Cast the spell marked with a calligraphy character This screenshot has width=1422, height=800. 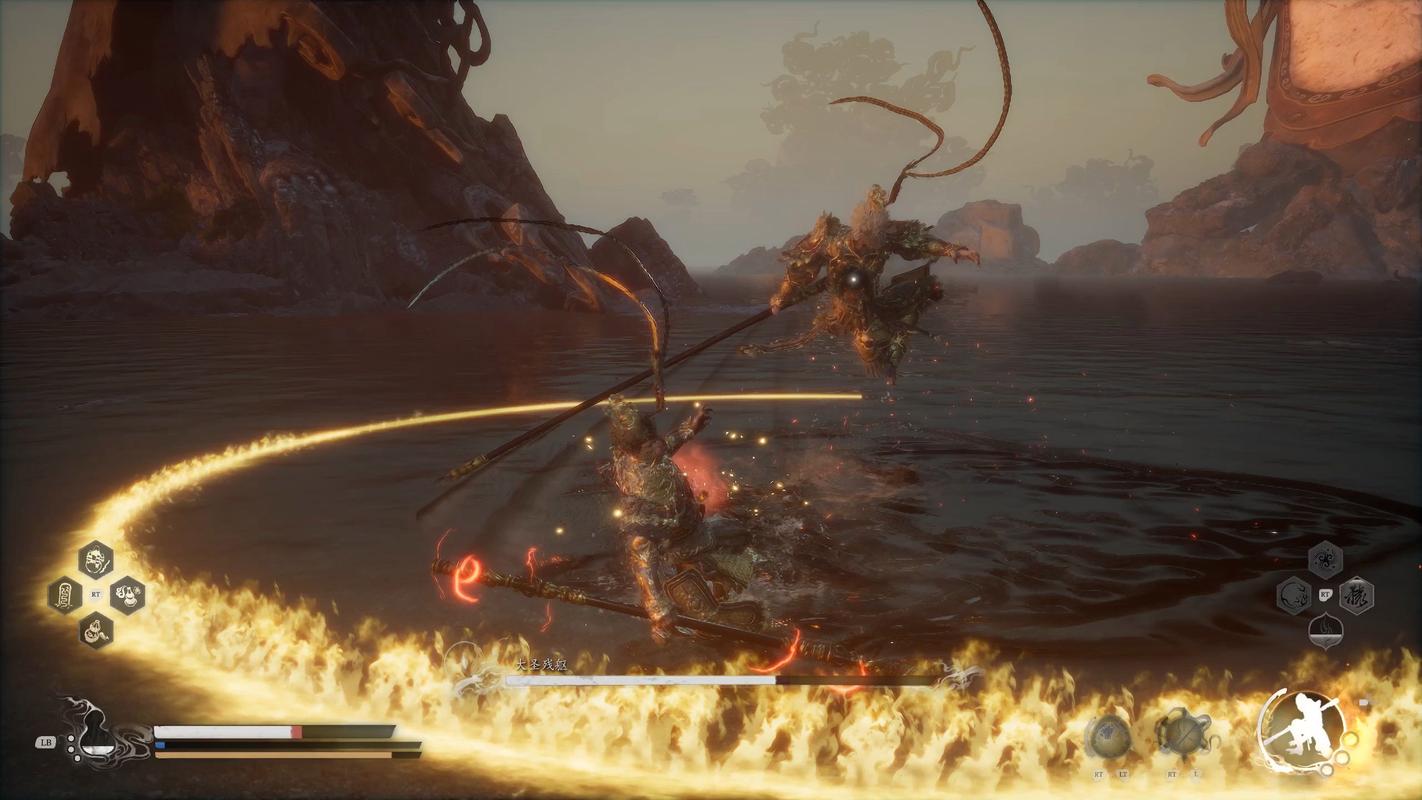pyautogui.click(x=1356, y=596)
